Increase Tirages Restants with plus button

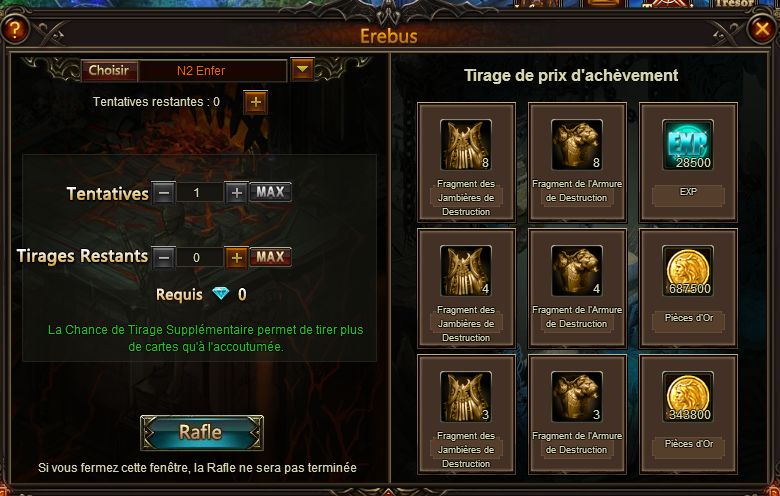coord(236,257)
